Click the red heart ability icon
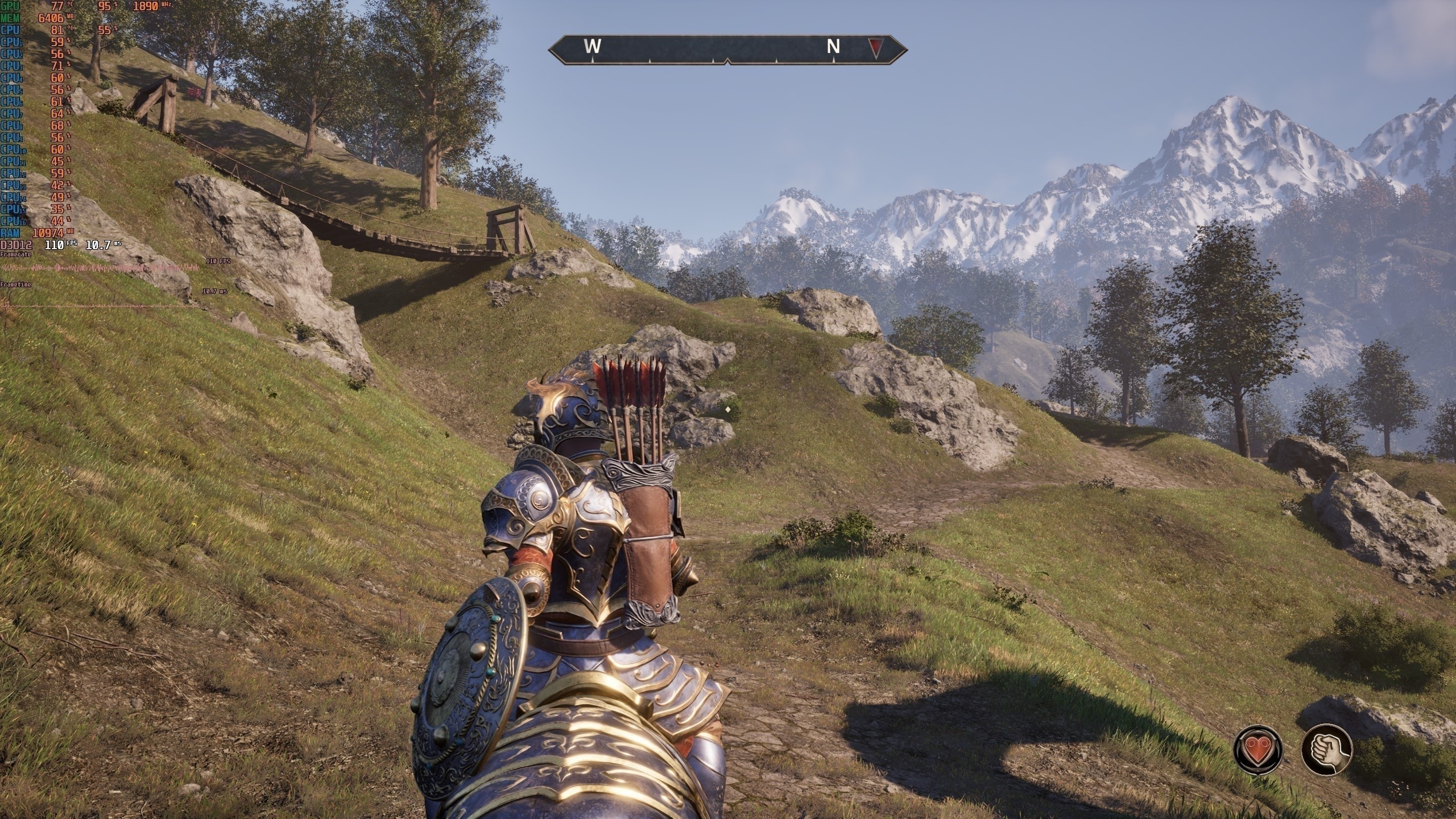The image size is (1456, 819). click(1257, 750)
